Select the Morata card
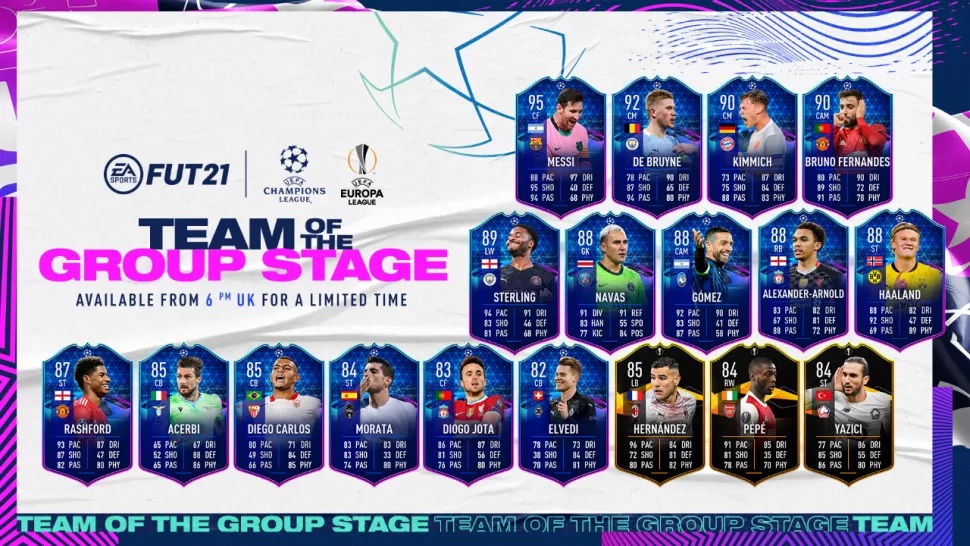 click(x=374, y=412)
